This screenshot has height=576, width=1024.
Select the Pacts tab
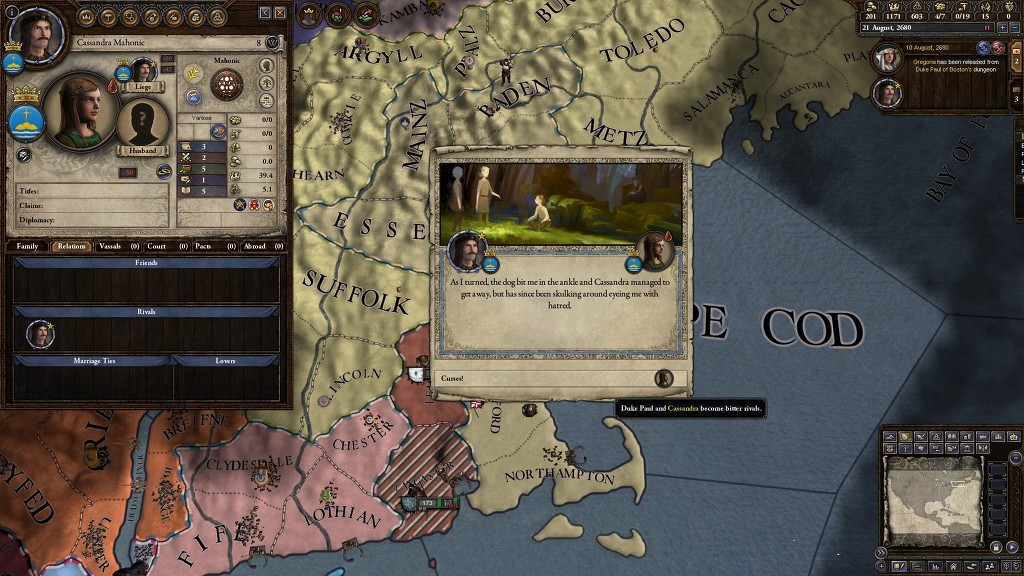point(203,245)
